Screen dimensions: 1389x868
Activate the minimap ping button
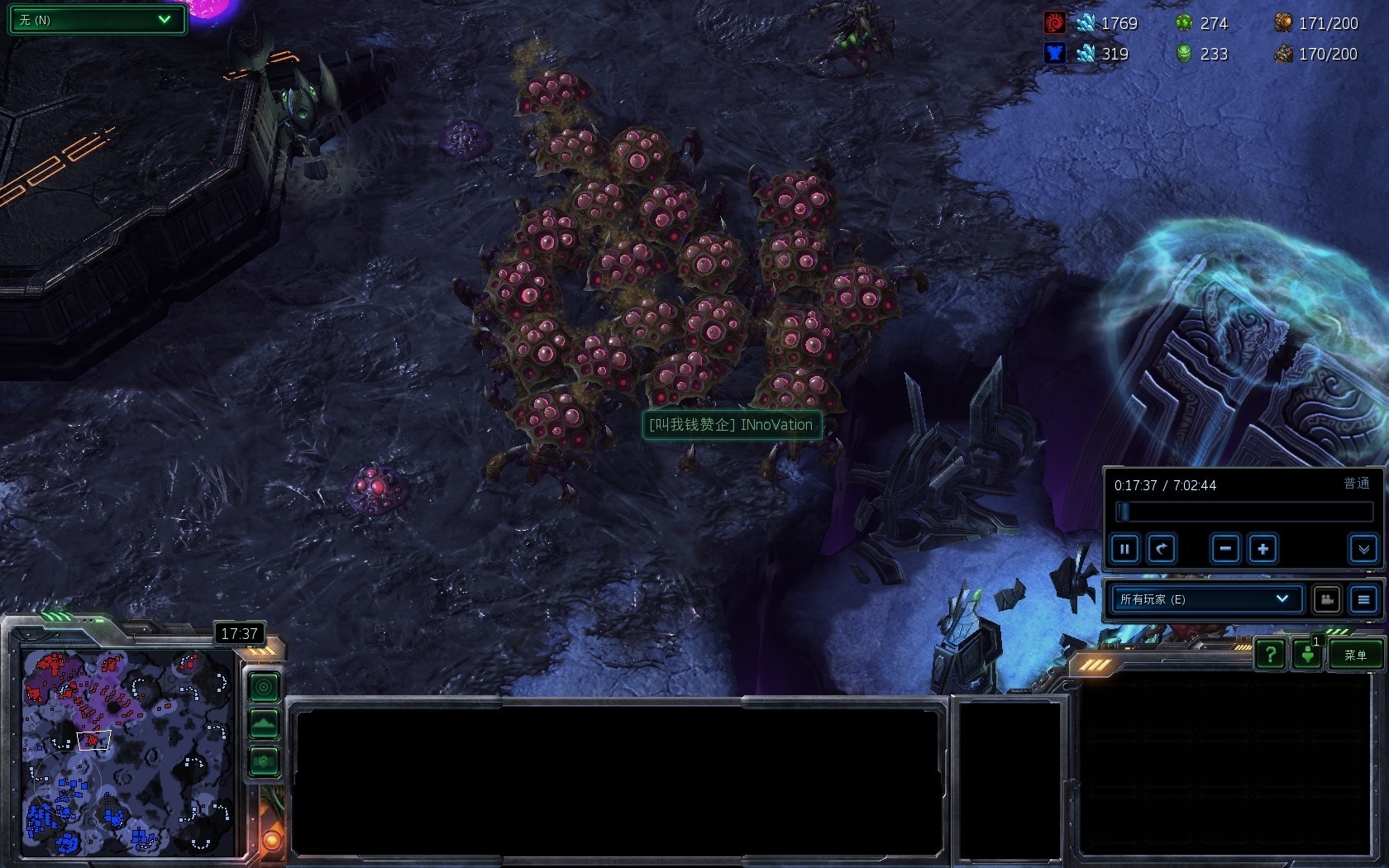click(x=264, y=686)
